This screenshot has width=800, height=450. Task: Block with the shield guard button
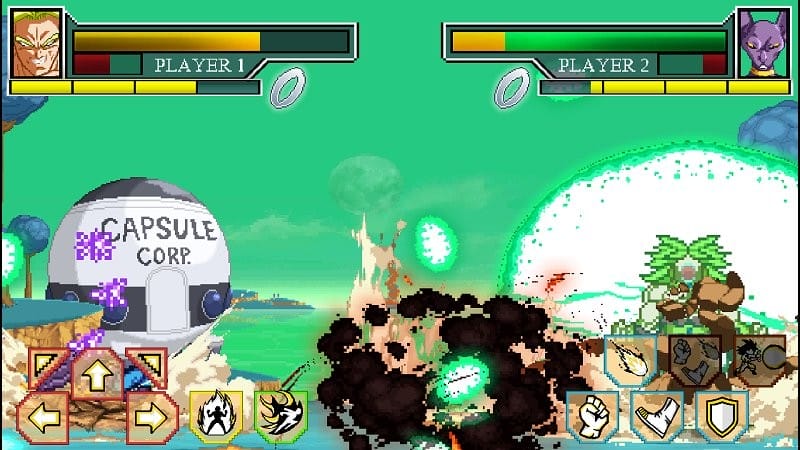pyautogui.click(x=720, y=415)
